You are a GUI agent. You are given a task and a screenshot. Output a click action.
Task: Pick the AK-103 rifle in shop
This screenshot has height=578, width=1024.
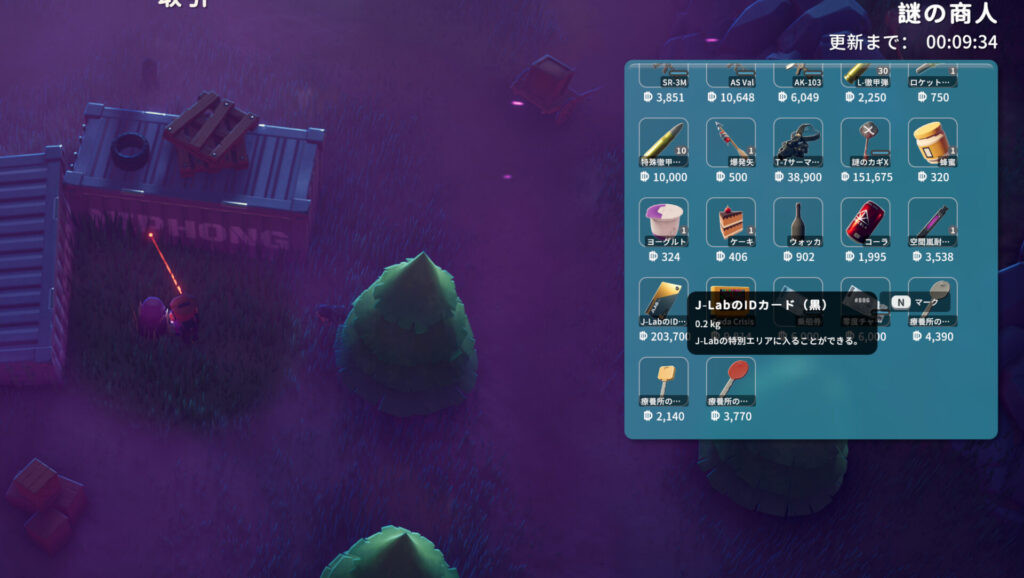[798, 76]
